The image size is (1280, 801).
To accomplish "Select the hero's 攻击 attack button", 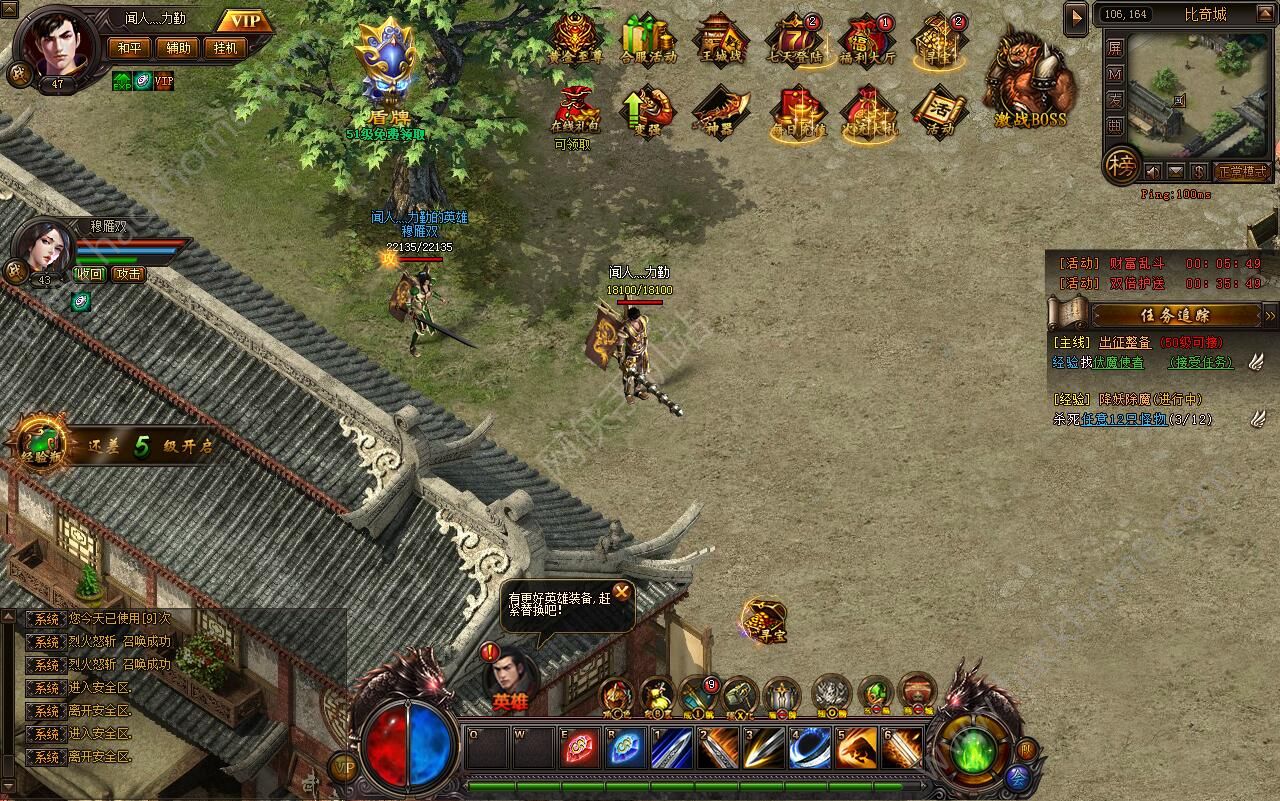I will point(128,273).
